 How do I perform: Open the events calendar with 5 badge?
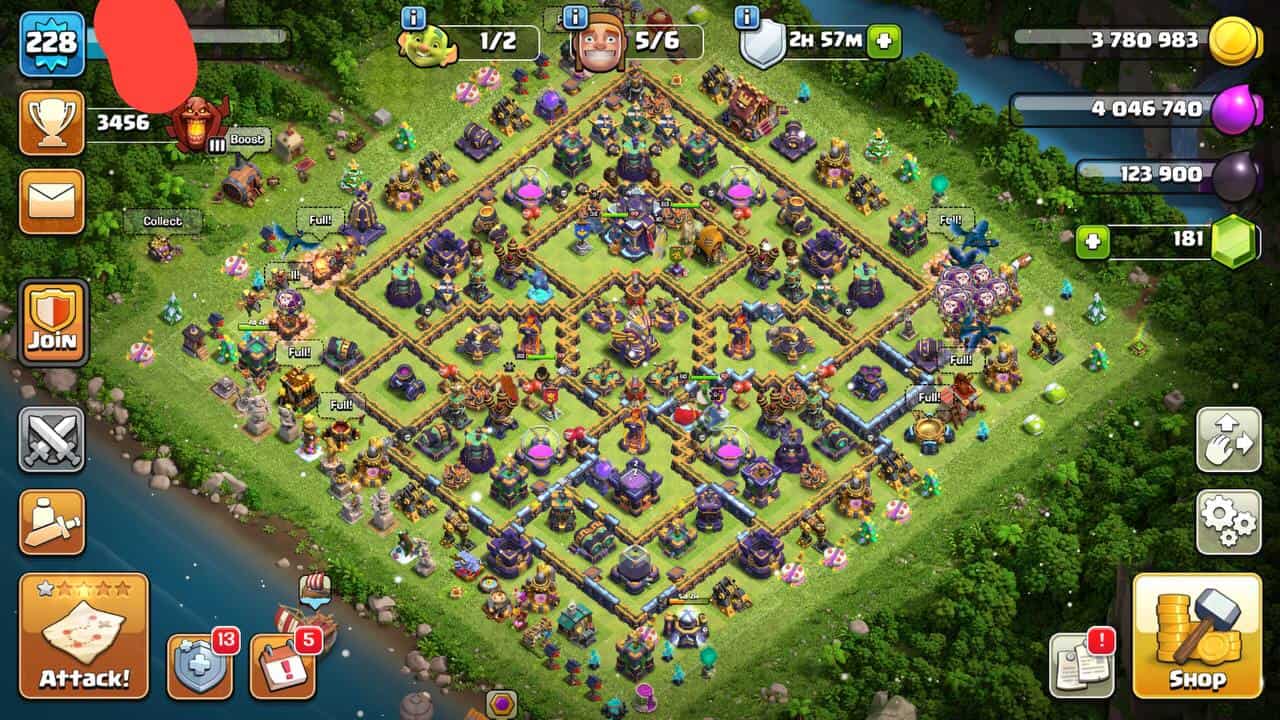click(282, 665)
